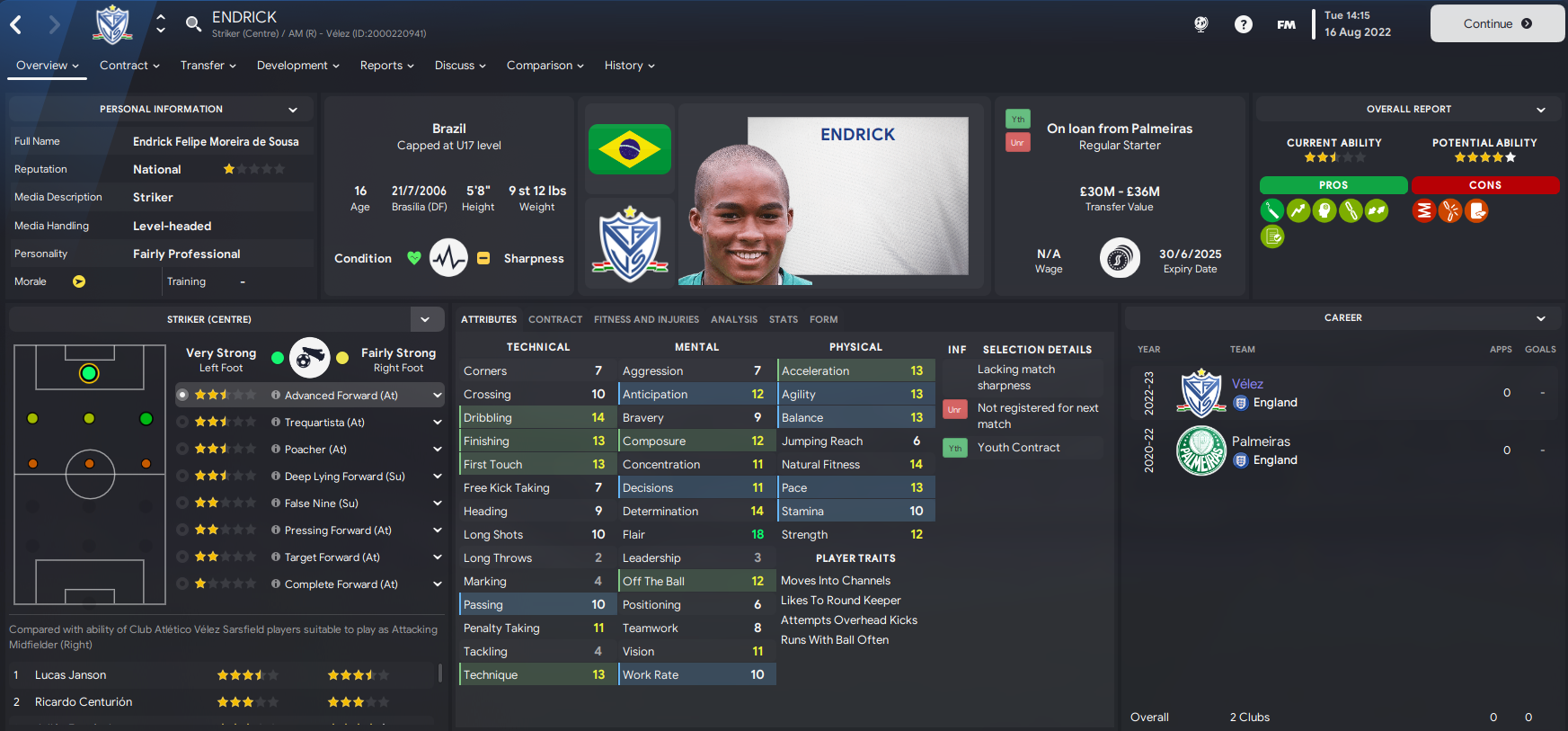1568x731 pixels.
Task: Choose the False Nine (Su) role
Action: pos(321,504)
